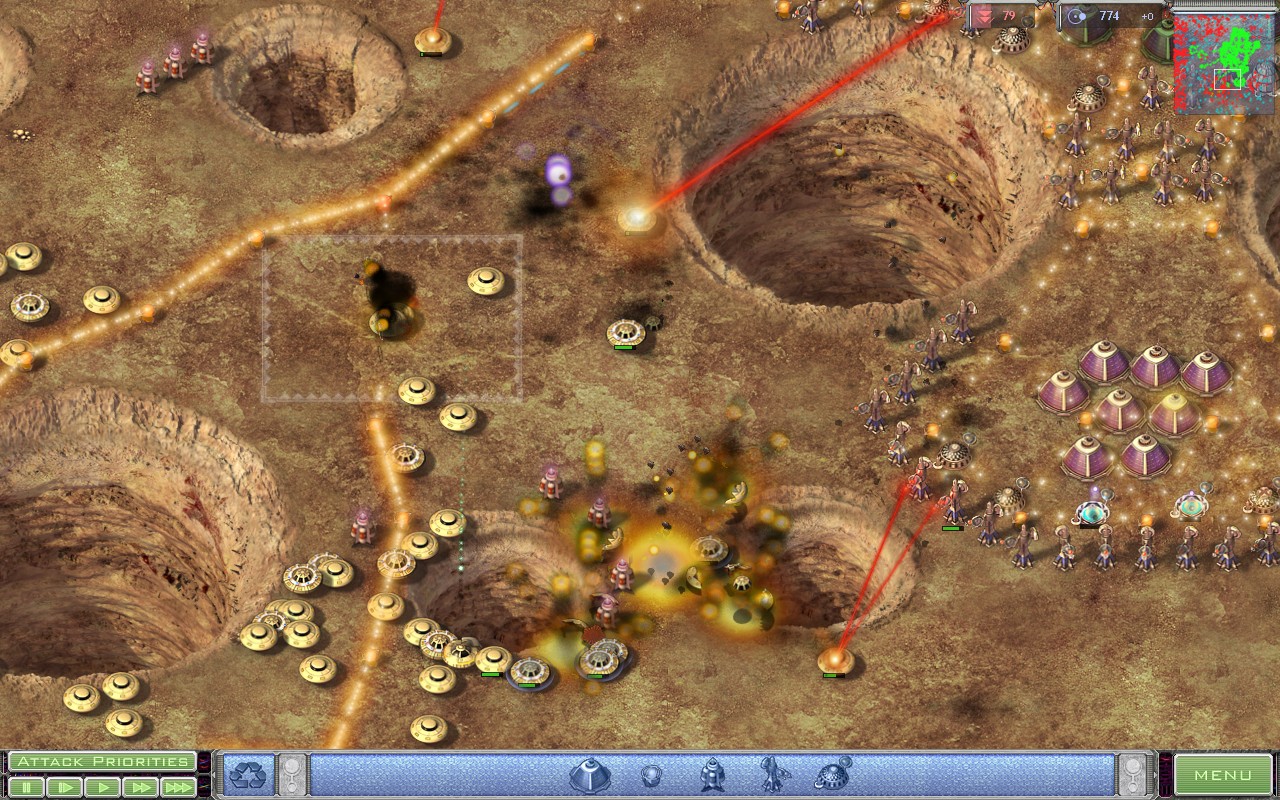Viewport: 1280px width, 800px height.
Task: Select the harvester build icon
Action: [x=833, y=775]
